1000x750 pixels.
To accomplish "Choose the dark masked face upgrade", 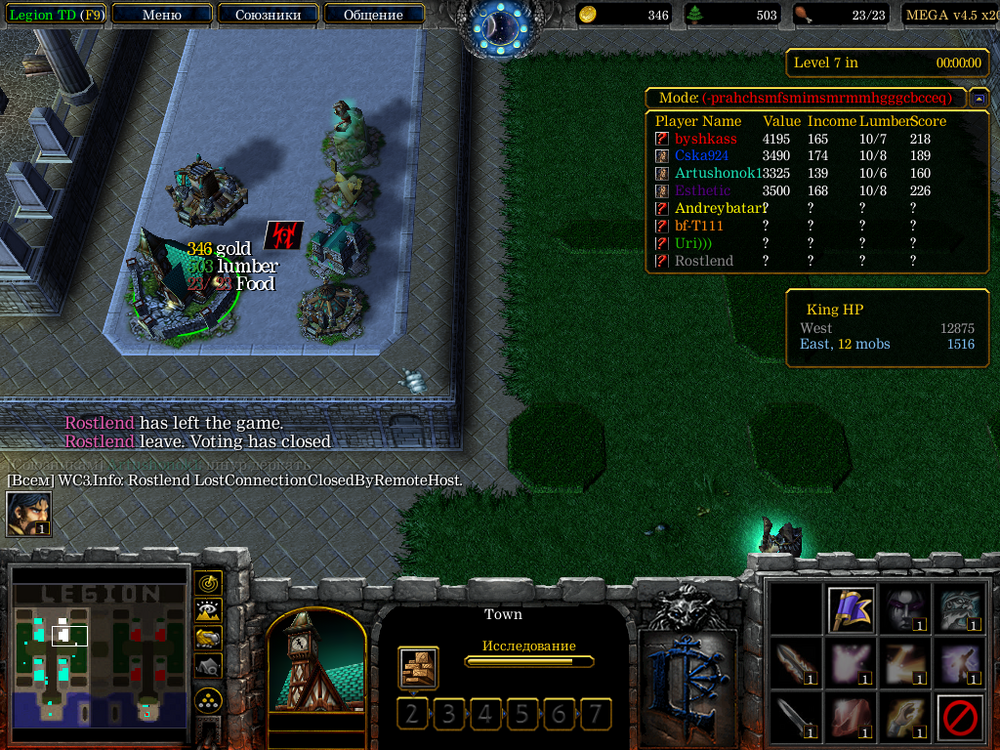I will (x=904, y=609).
